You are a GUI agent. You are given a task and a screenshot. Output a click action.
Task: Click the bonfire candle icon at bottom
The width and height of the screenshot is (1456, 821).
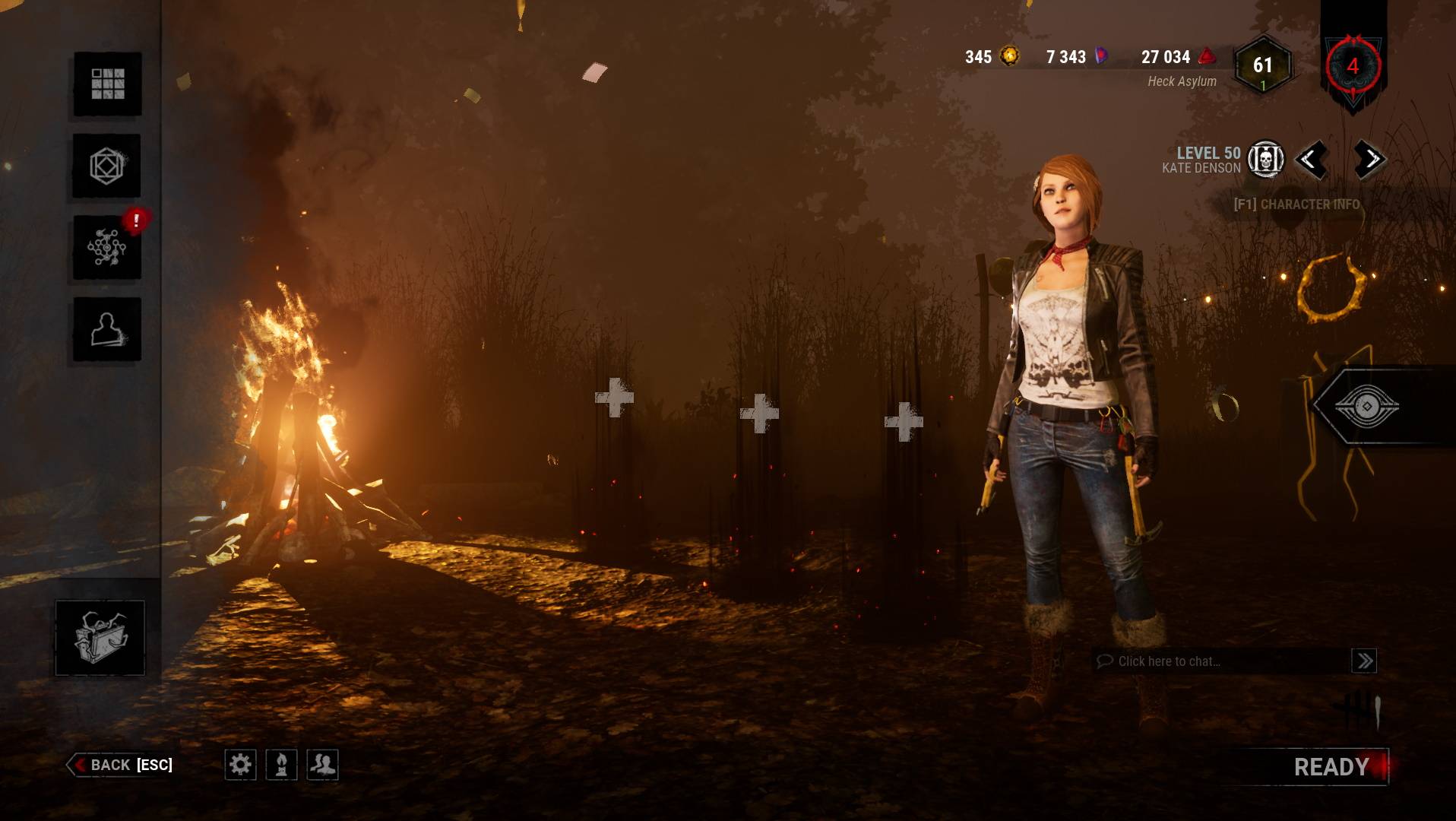(280, 766)
